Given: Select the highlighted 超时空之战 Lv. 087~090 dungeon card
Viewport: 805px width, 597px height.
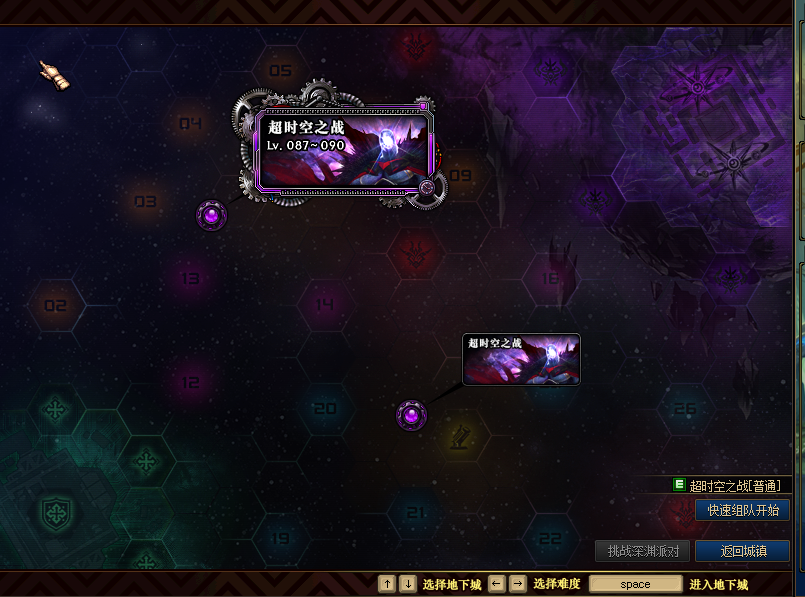Looking at the screenshot, I should 341,150.
